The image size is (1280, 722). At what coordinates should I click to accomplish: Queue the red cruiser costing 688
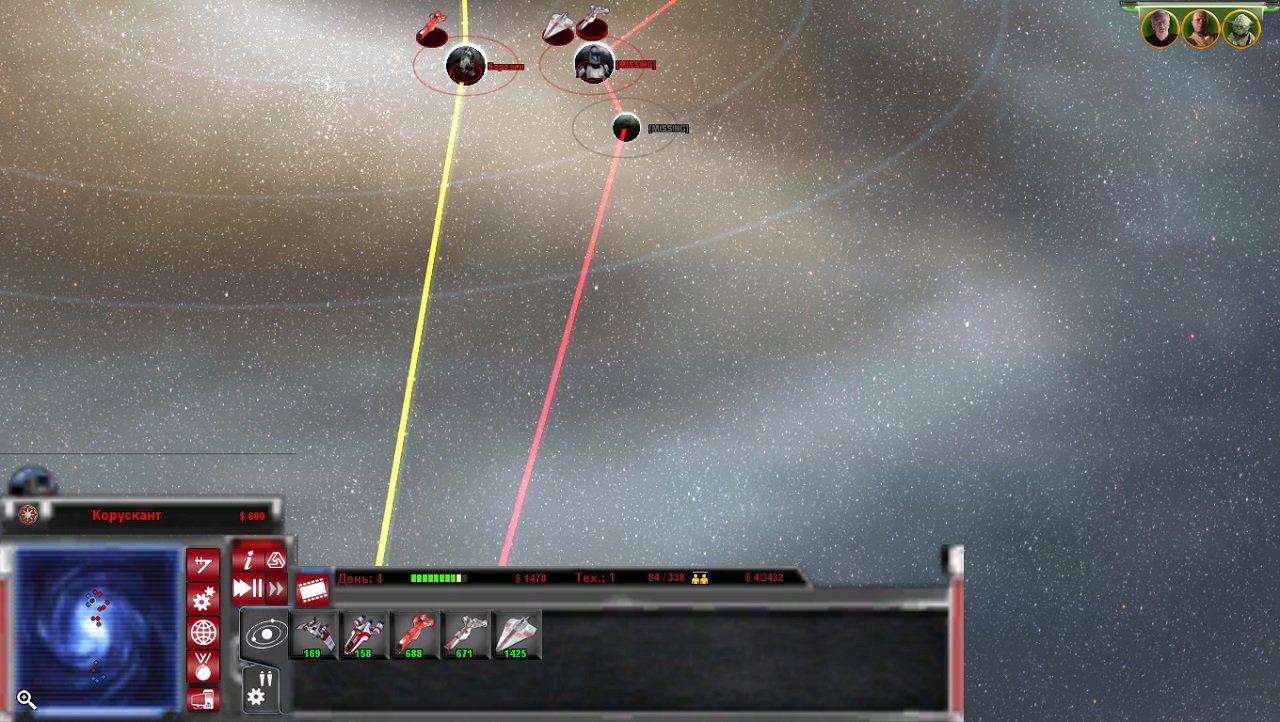coord(415,635)
